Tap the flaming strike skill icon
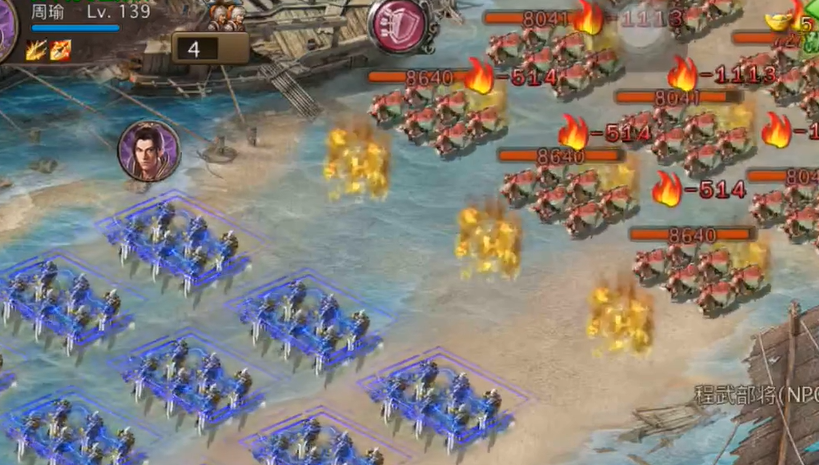819x465 pixels. (61, 49)
